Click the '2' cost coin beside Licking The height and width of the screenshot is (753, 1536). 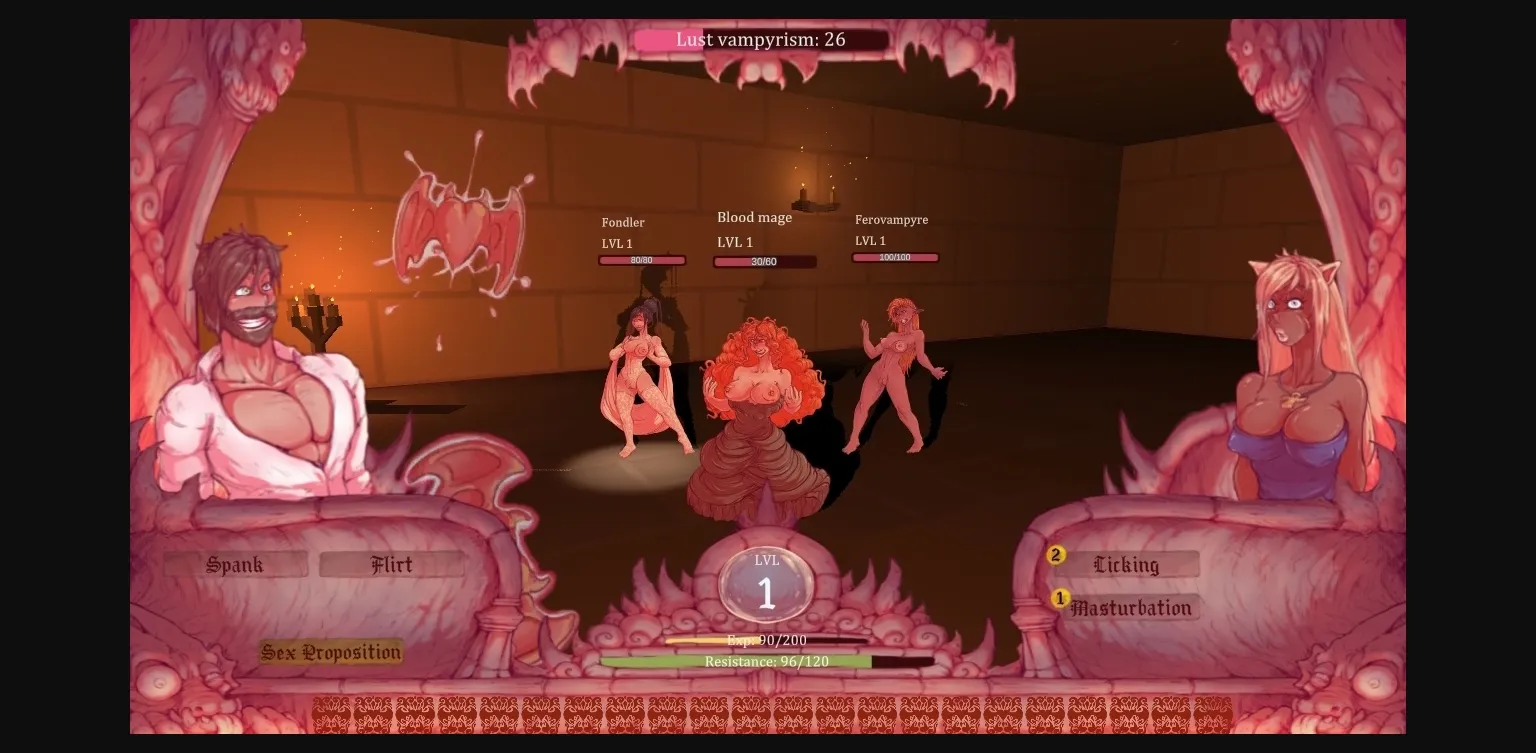pos(1057,554)
